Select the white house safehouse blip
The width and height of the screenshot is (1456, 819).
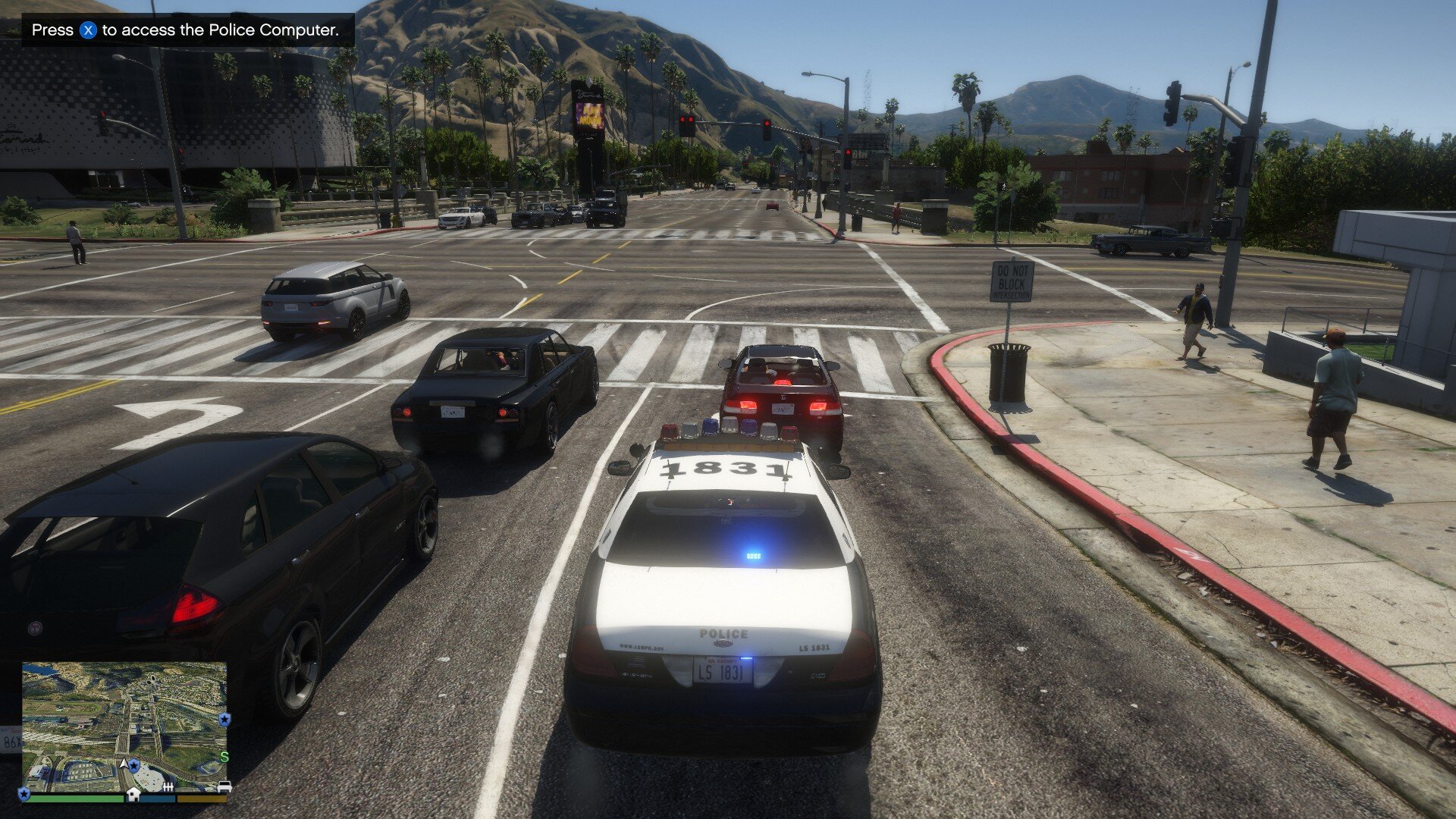(x=133, y=793)
